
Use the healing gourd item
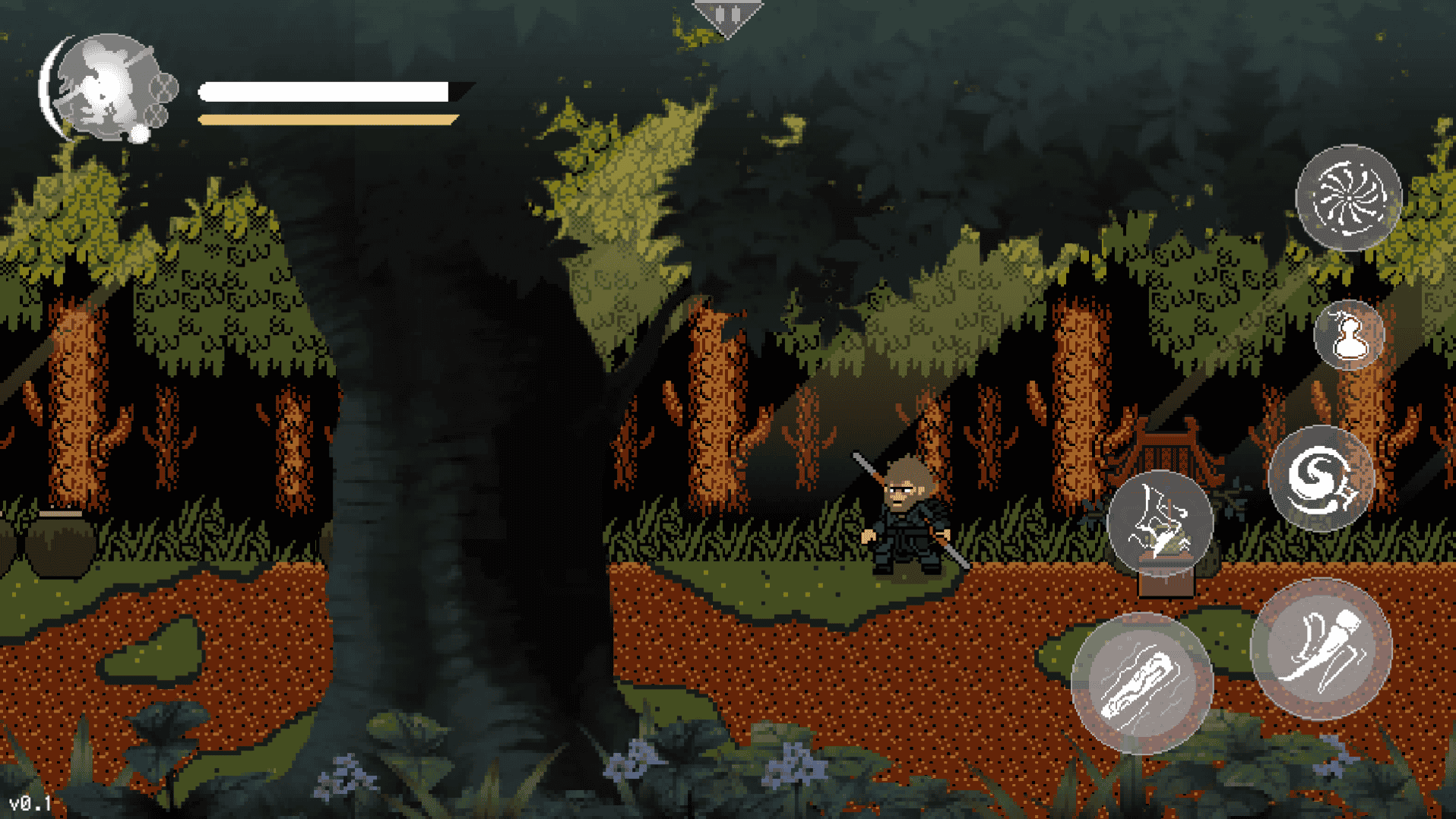(x=1349, y=335)
